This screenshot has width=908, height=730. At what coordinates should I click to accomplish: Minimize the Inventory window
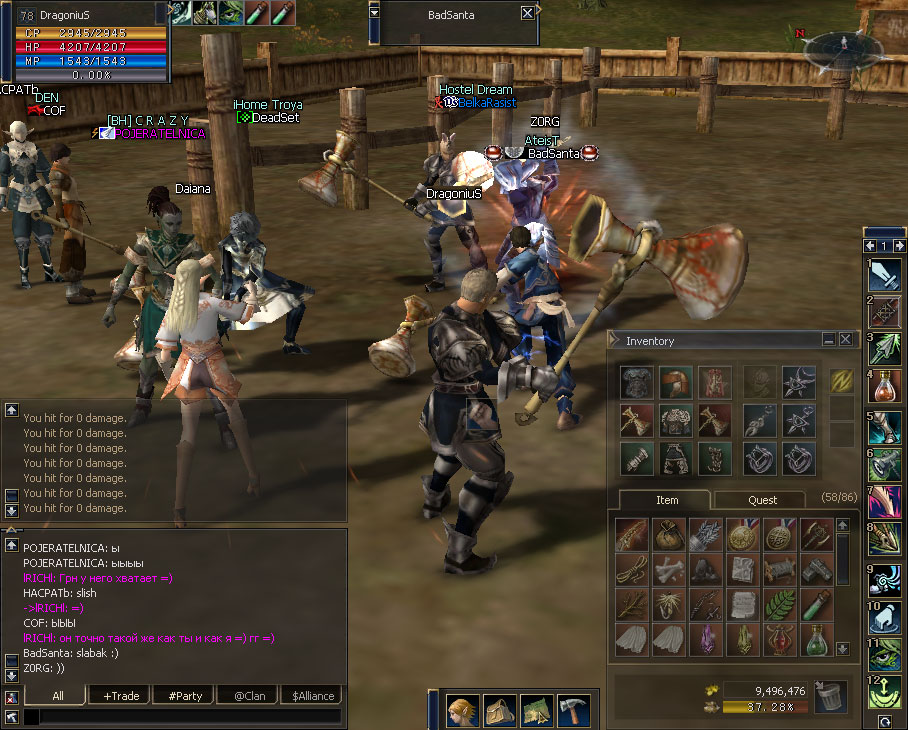(829, 340)
